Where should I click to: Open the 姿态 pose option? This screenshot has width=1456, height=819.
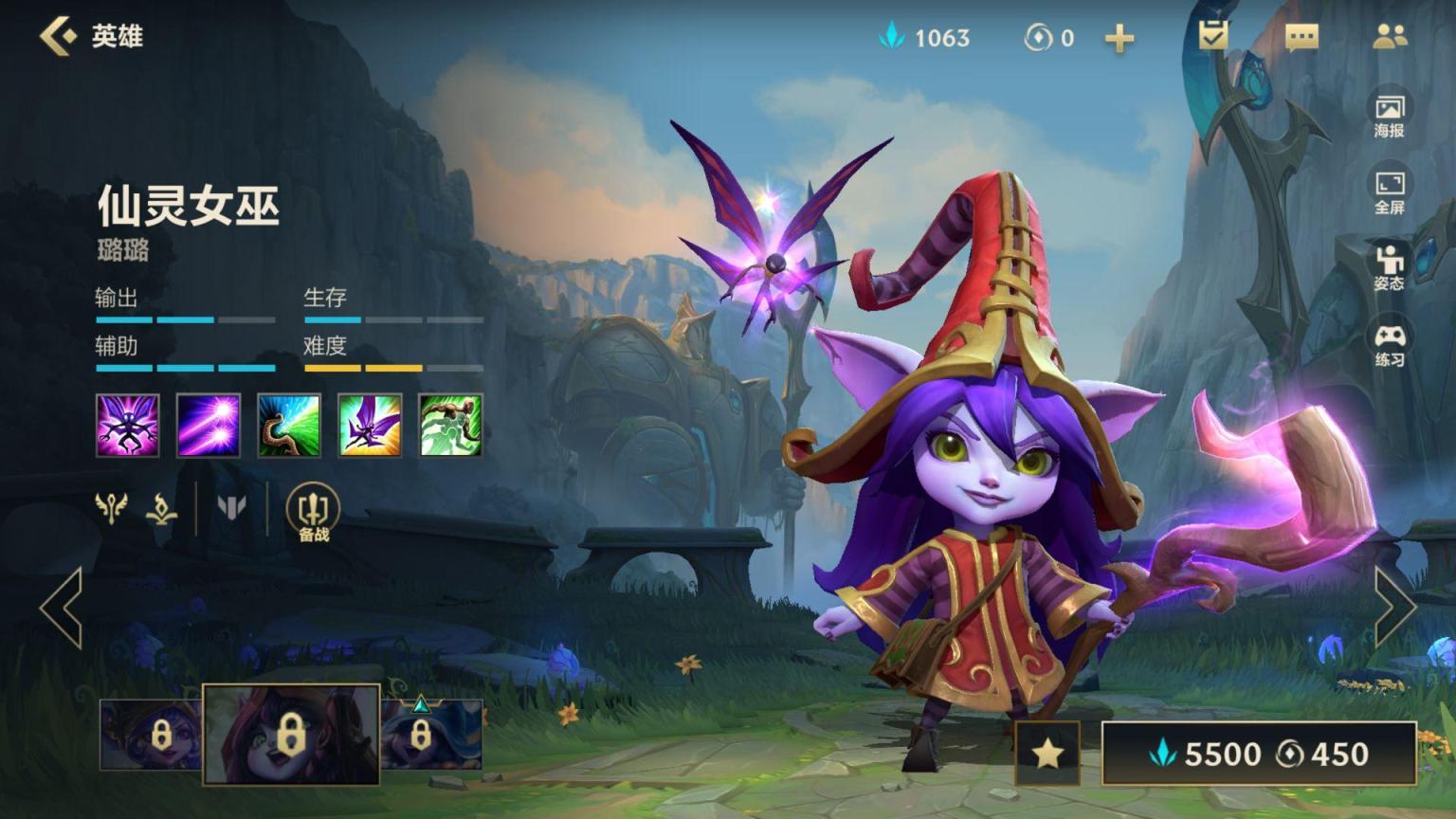[1389, 267]
